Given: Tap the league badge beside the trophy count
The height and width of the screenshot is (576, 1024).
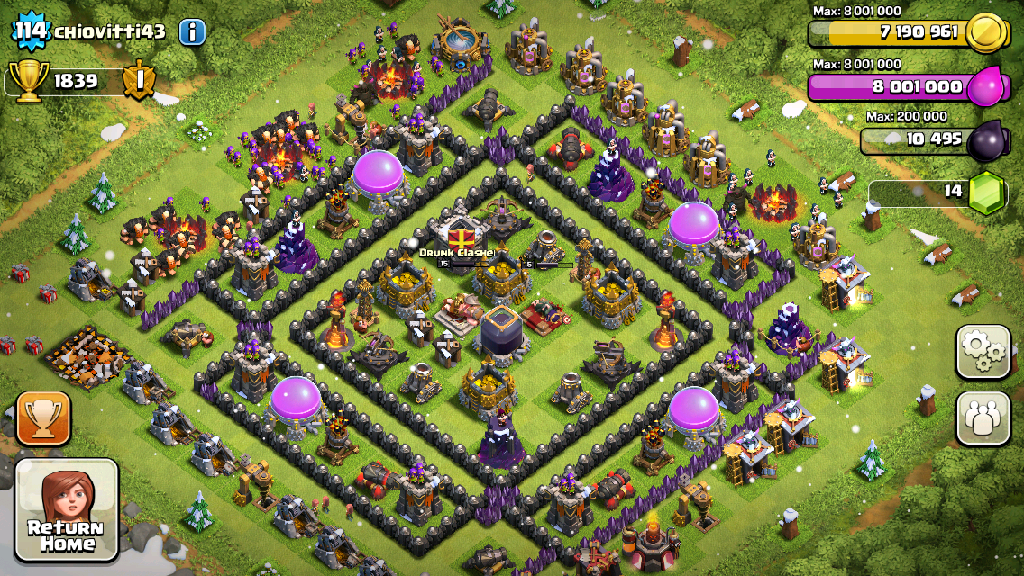Looking at the screenshot, I should coord(139,81).
